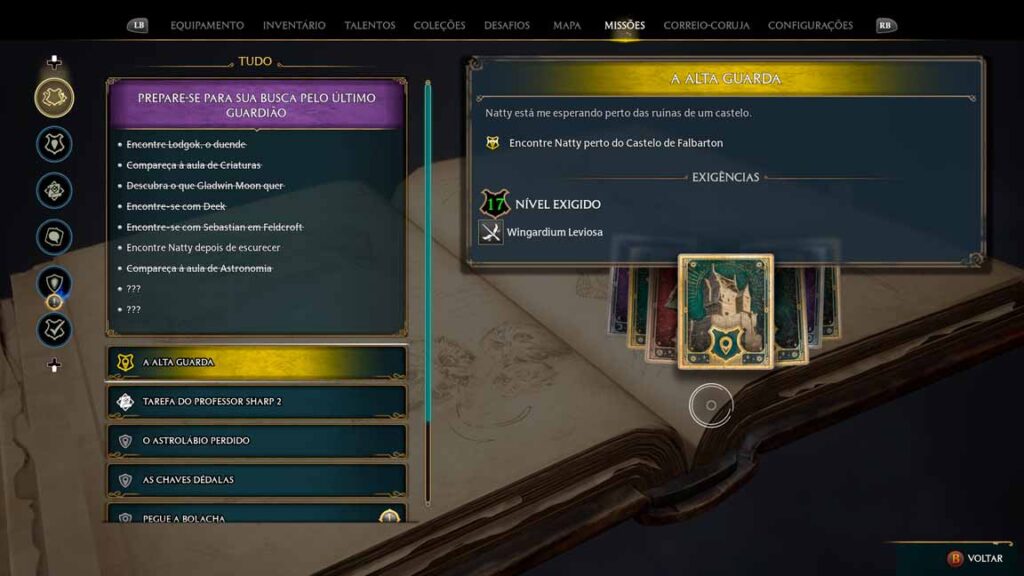Open the O Astrolábio Perdido quest
Screen dimensions: 1024x576
pyautogui.click(x=256, y=440)
